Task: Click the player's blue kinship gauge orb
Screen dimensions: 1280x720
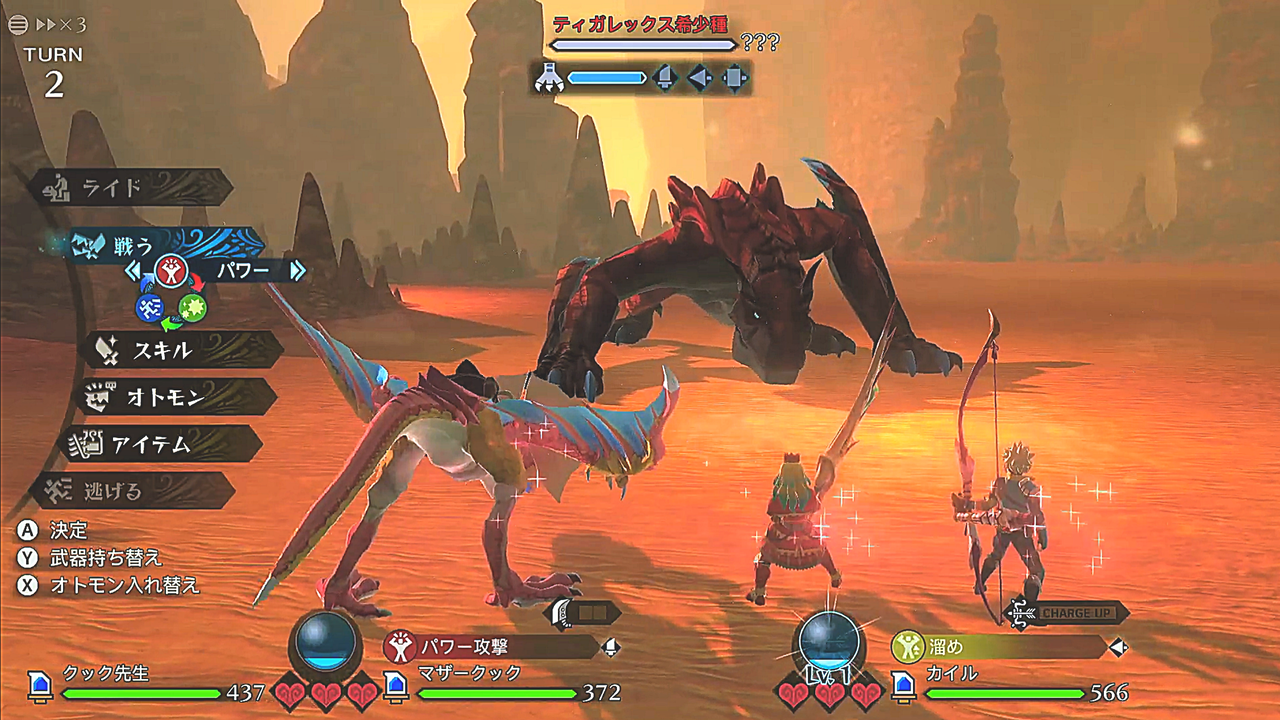Action: 325,639
